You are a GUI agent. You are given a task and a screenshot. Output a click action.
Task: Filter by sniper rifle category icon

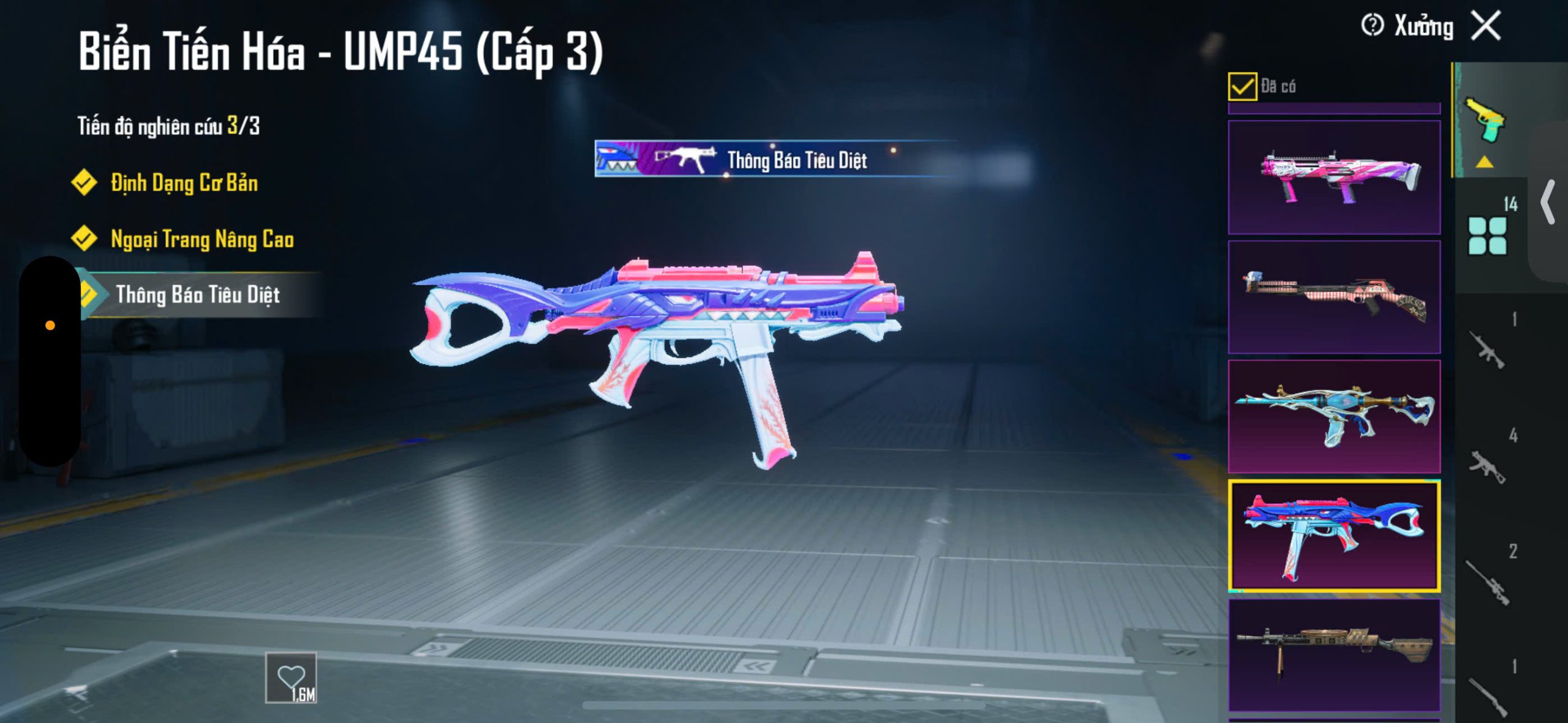coord(1487,582)
